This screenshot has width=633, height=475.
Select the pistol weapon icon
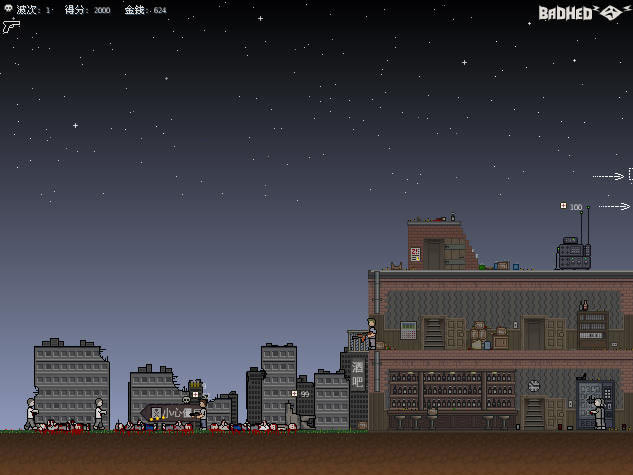click(11, 26)
